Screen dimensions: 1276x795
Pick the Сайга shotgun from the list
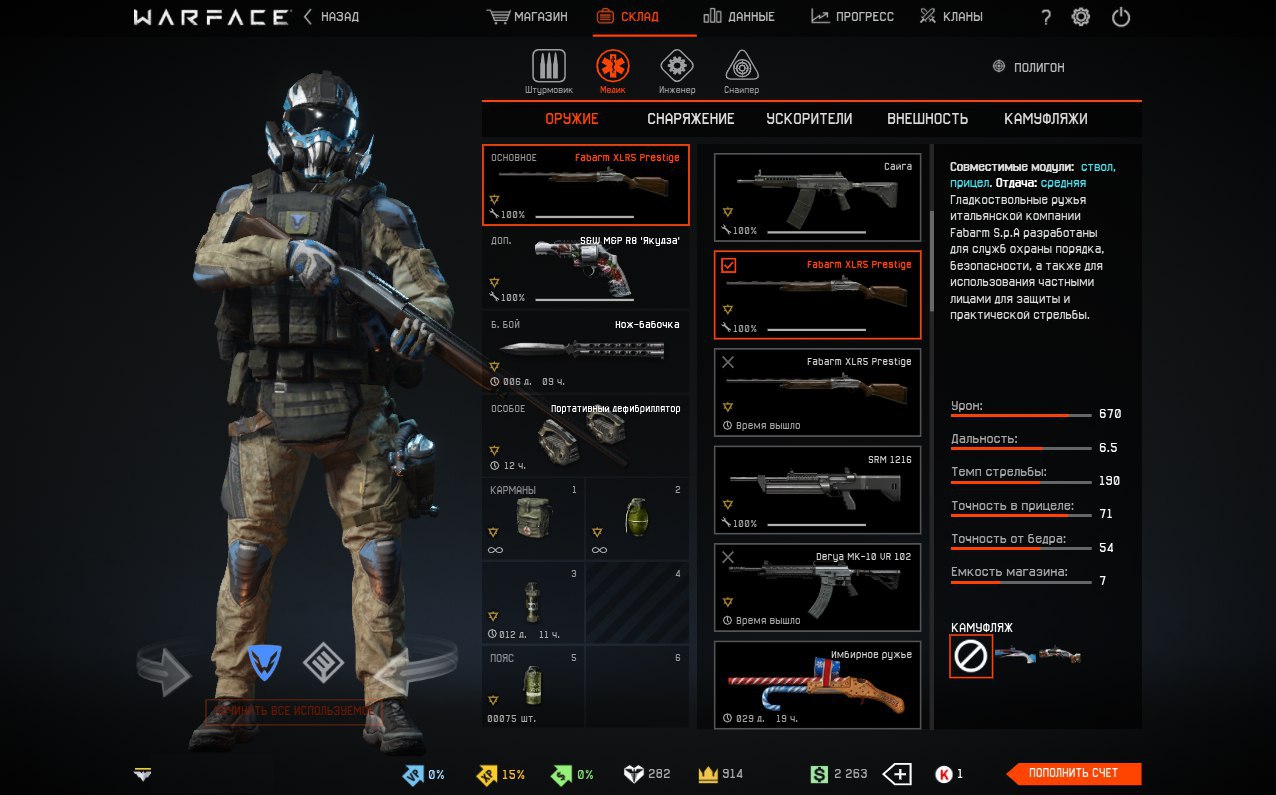pos(817,197)
